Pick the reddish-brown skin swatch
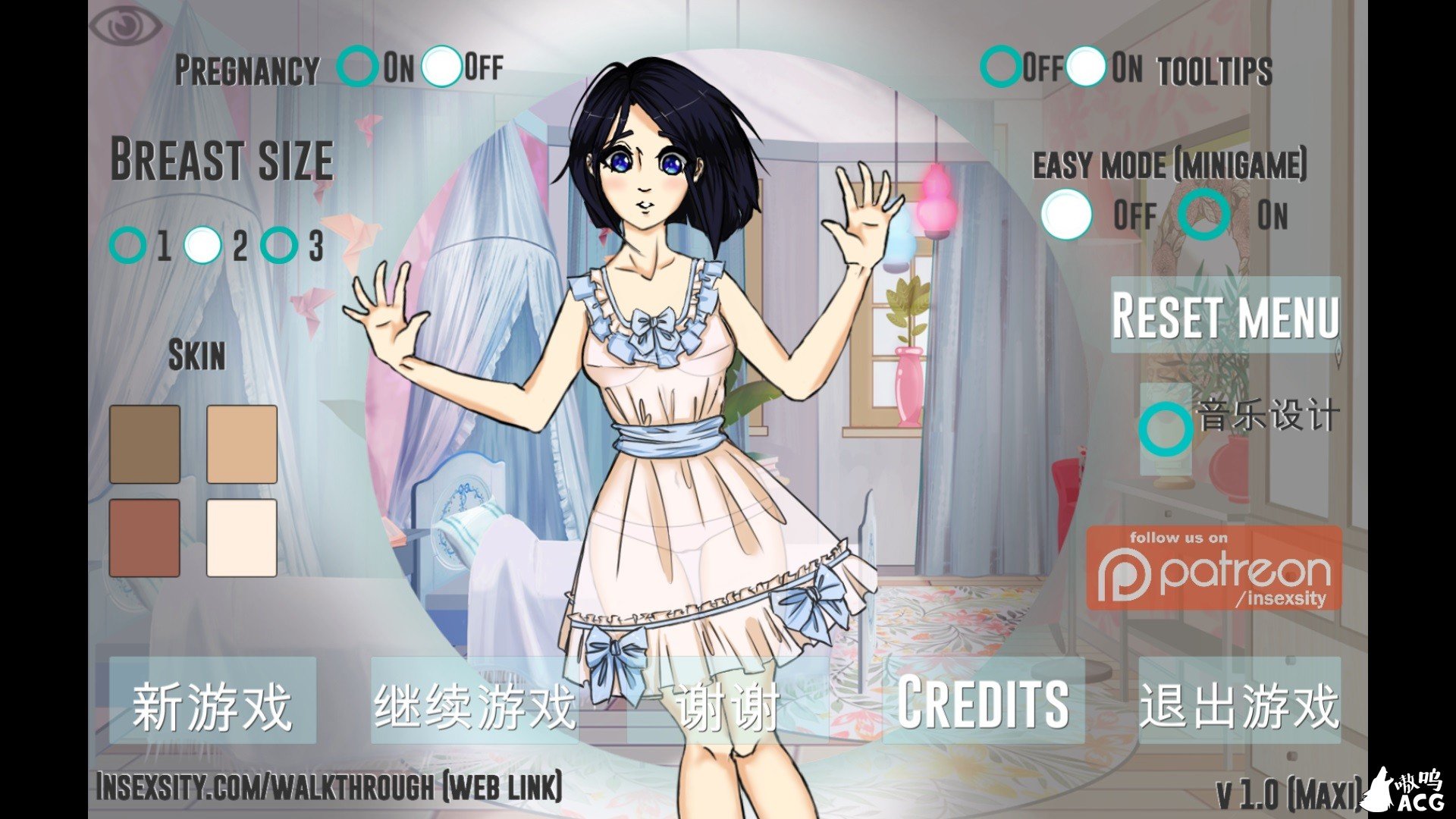Image resolution: width=1456 pixels, height=819 pixels. pyautogui.click(x=145, y=537)
